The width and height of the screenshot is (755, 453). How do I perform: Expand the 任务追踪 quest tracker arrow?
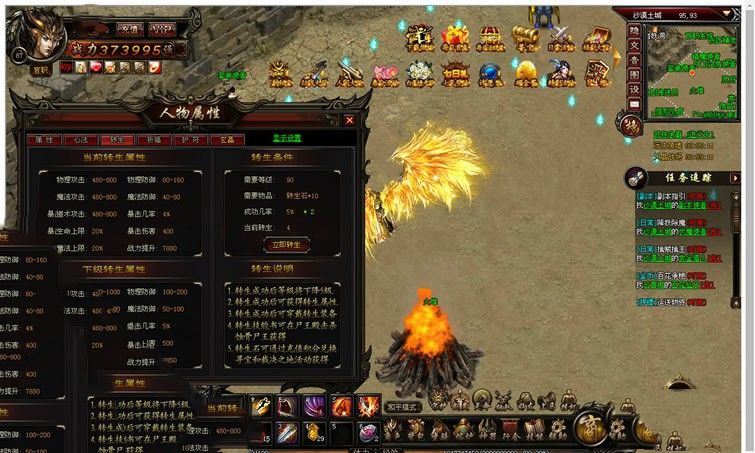coord(634,177)
